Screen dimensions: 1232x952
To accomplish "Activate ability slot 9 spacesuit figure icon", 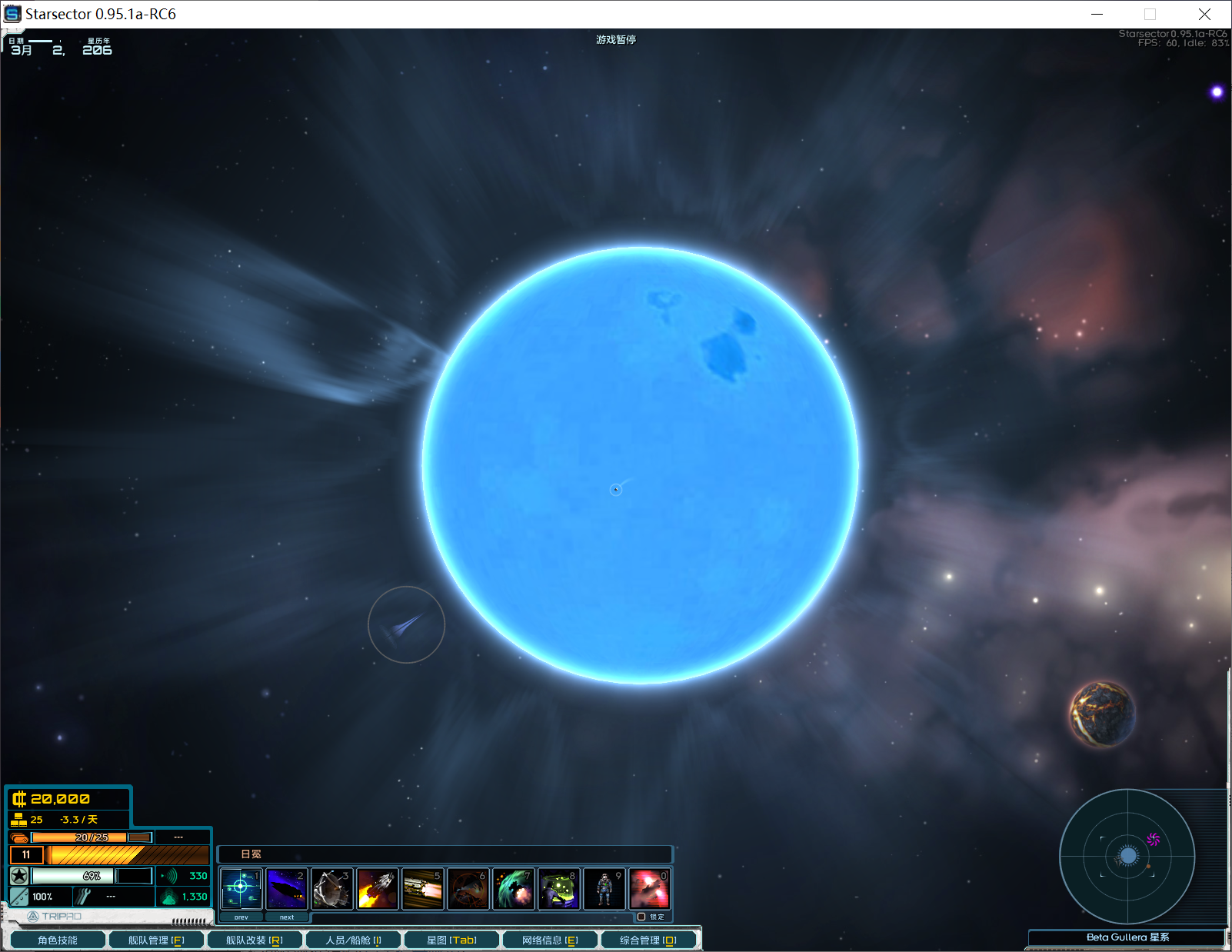I will (604, 889).
